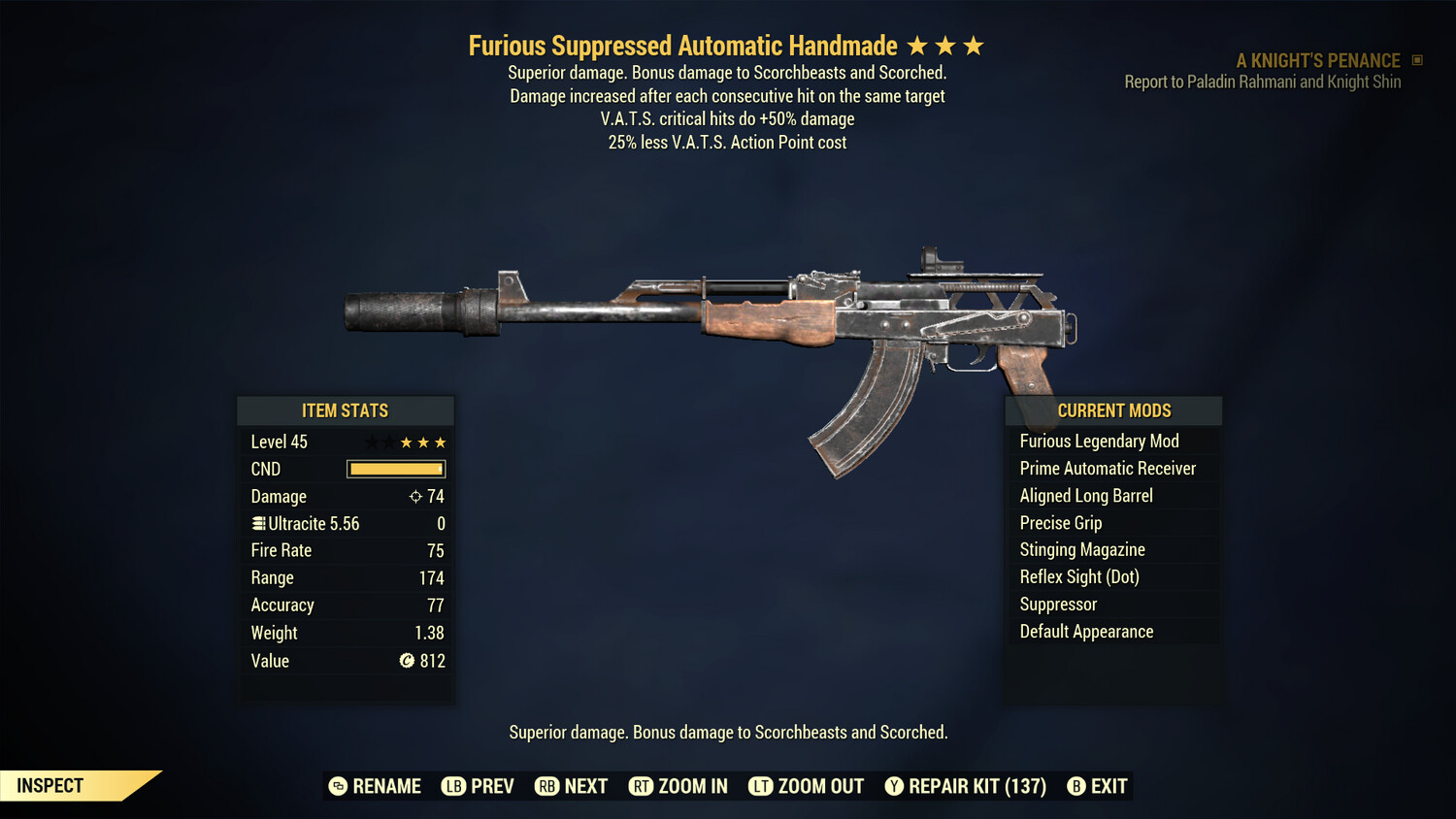The image size is (1456, 819).
Task: Select the RB Next menu entry
Action: coord(547,786)
